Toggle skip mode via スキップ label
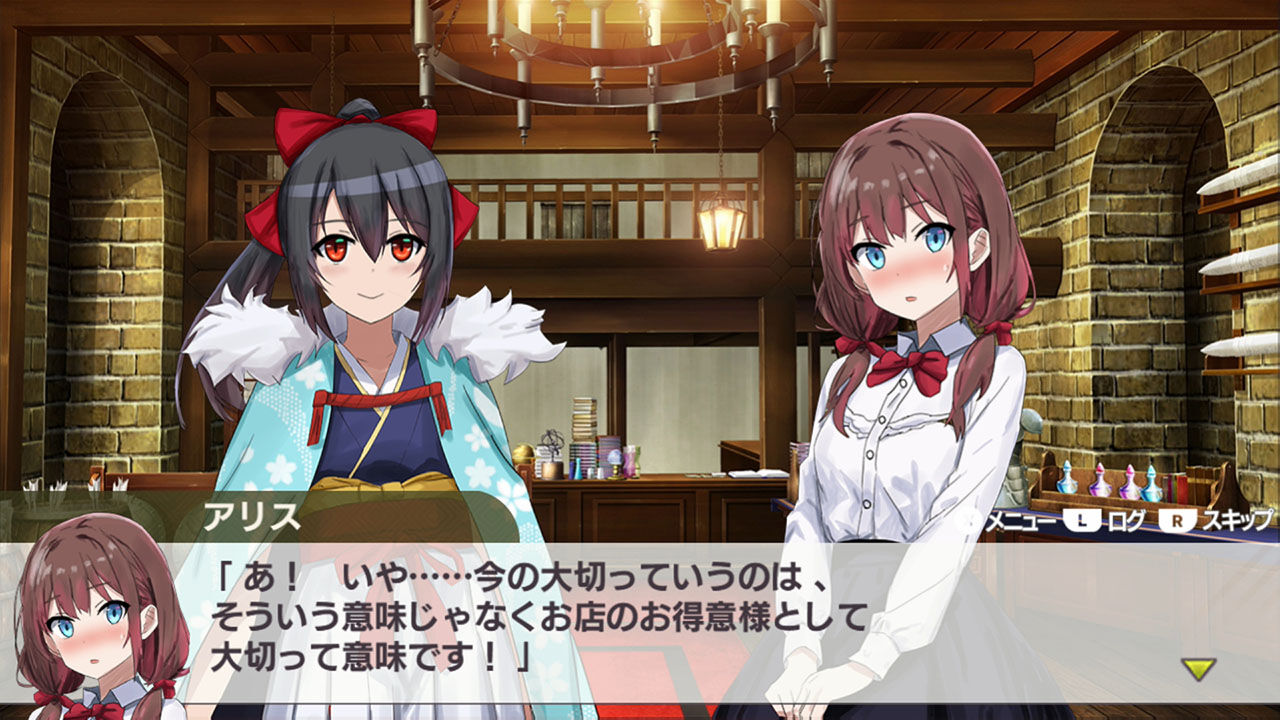 [x=1237, y=520]
